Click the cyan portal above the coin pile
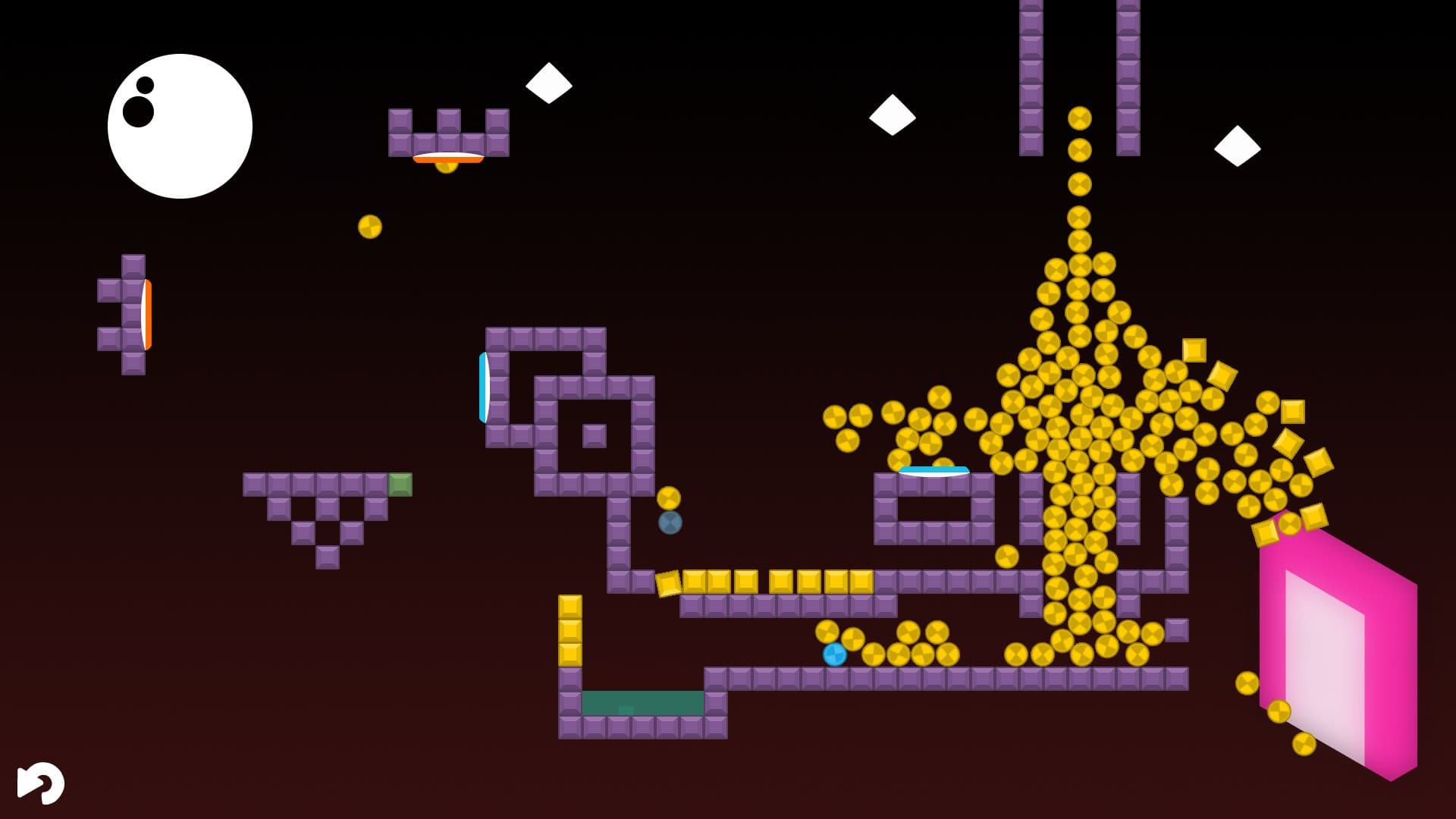Screen dimensions: 1456x819 click(933, 470)
